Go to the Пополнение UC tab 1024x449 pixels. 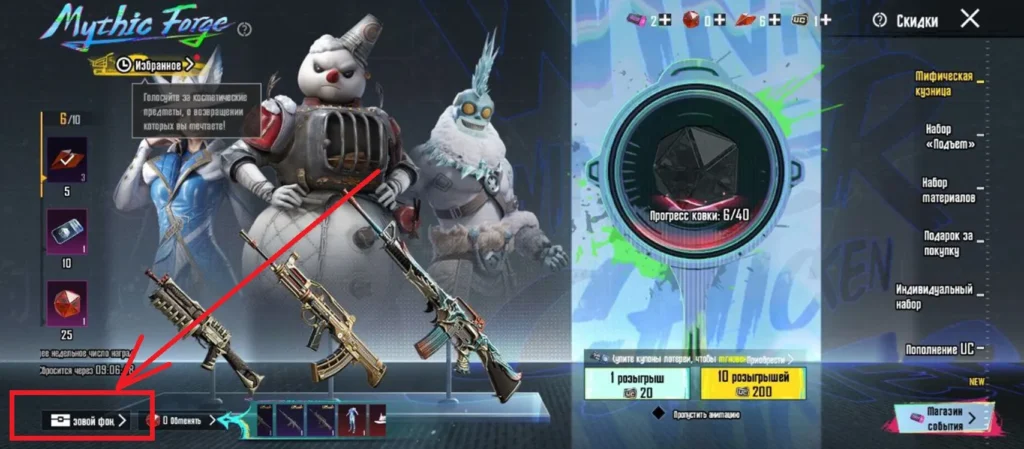938,347
